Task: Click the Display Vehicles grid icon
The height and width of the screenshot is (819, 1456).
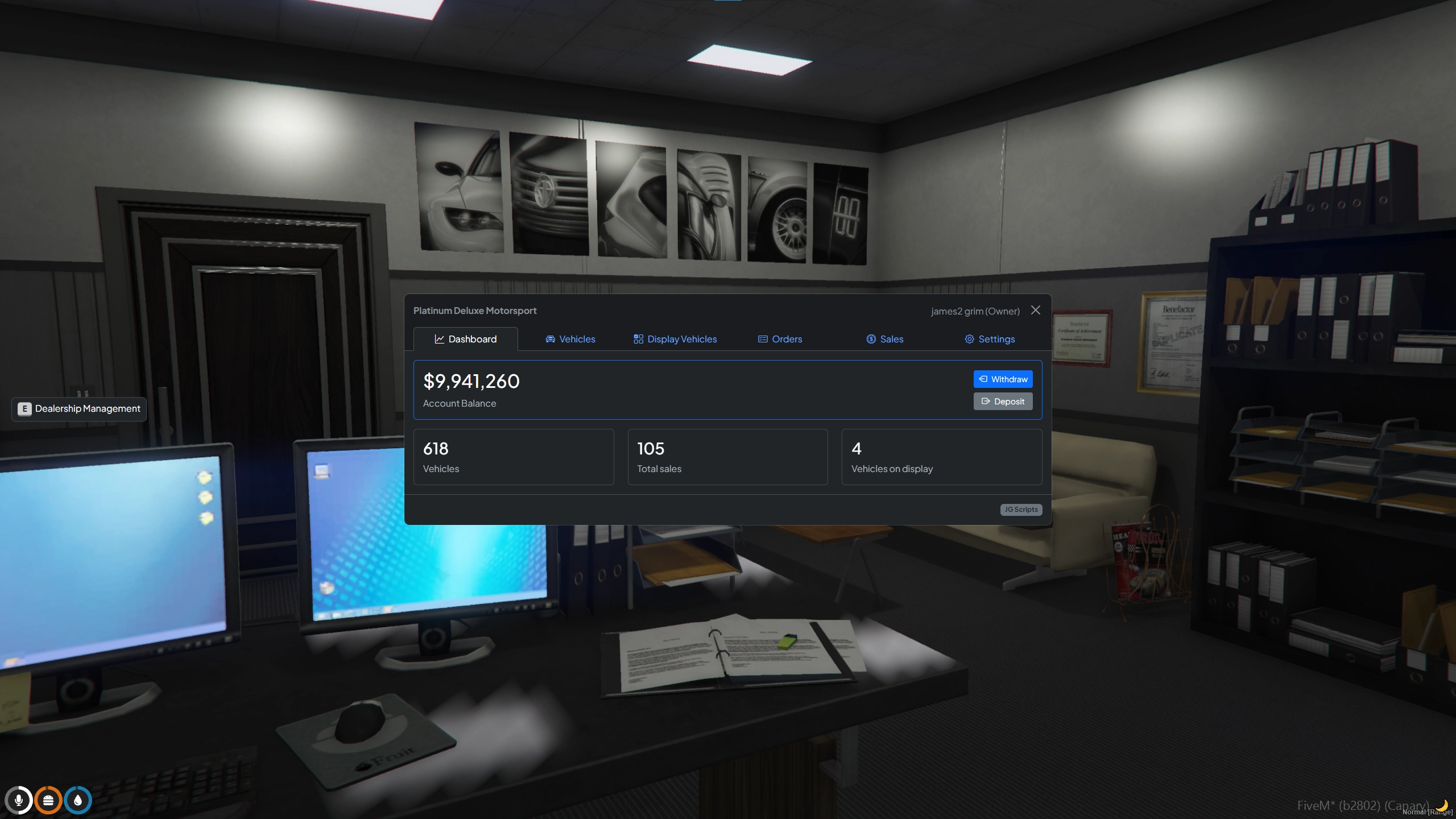Action: [638, 339]
